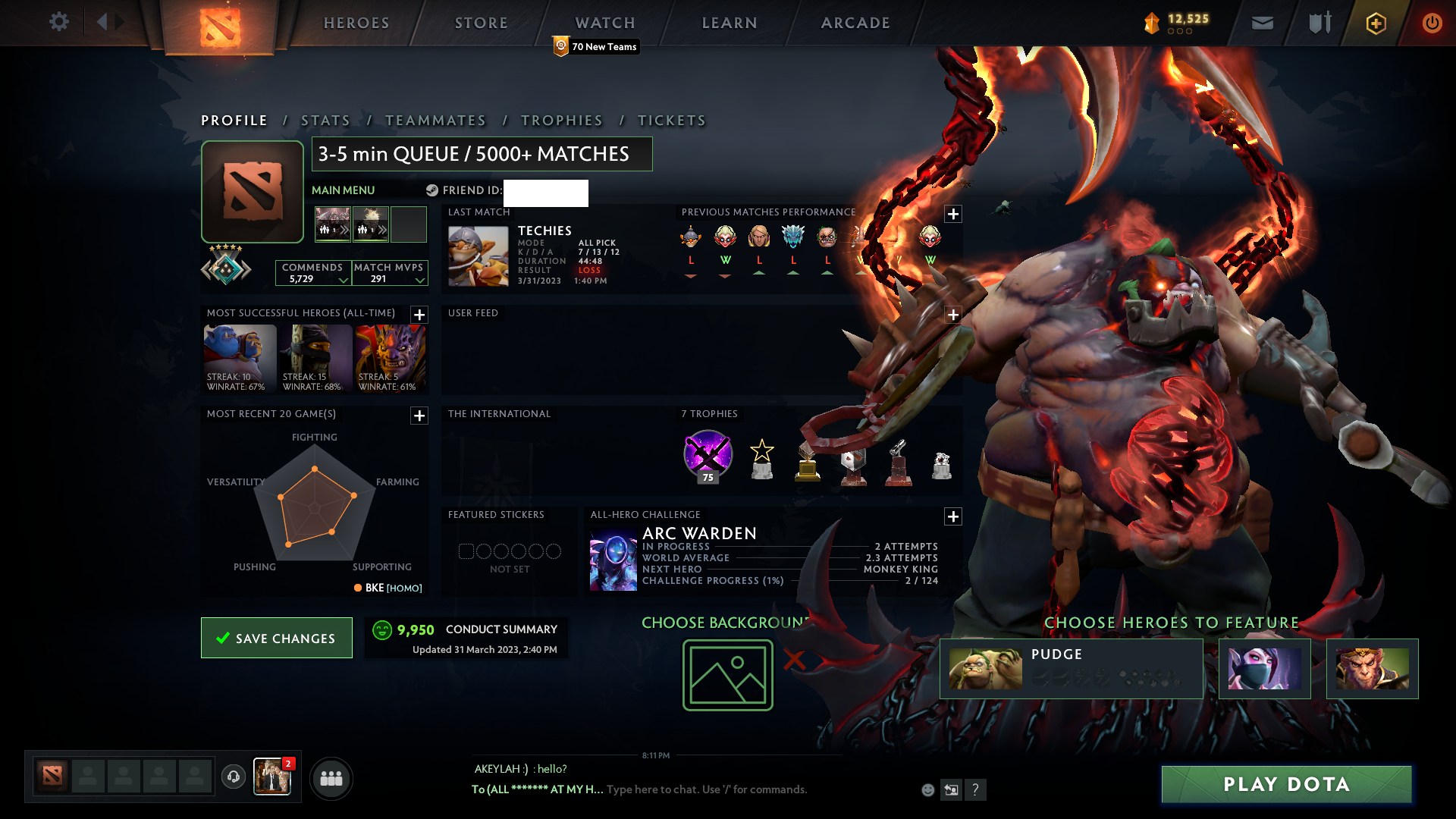Switch to the STATS tab

coord(325,120)
